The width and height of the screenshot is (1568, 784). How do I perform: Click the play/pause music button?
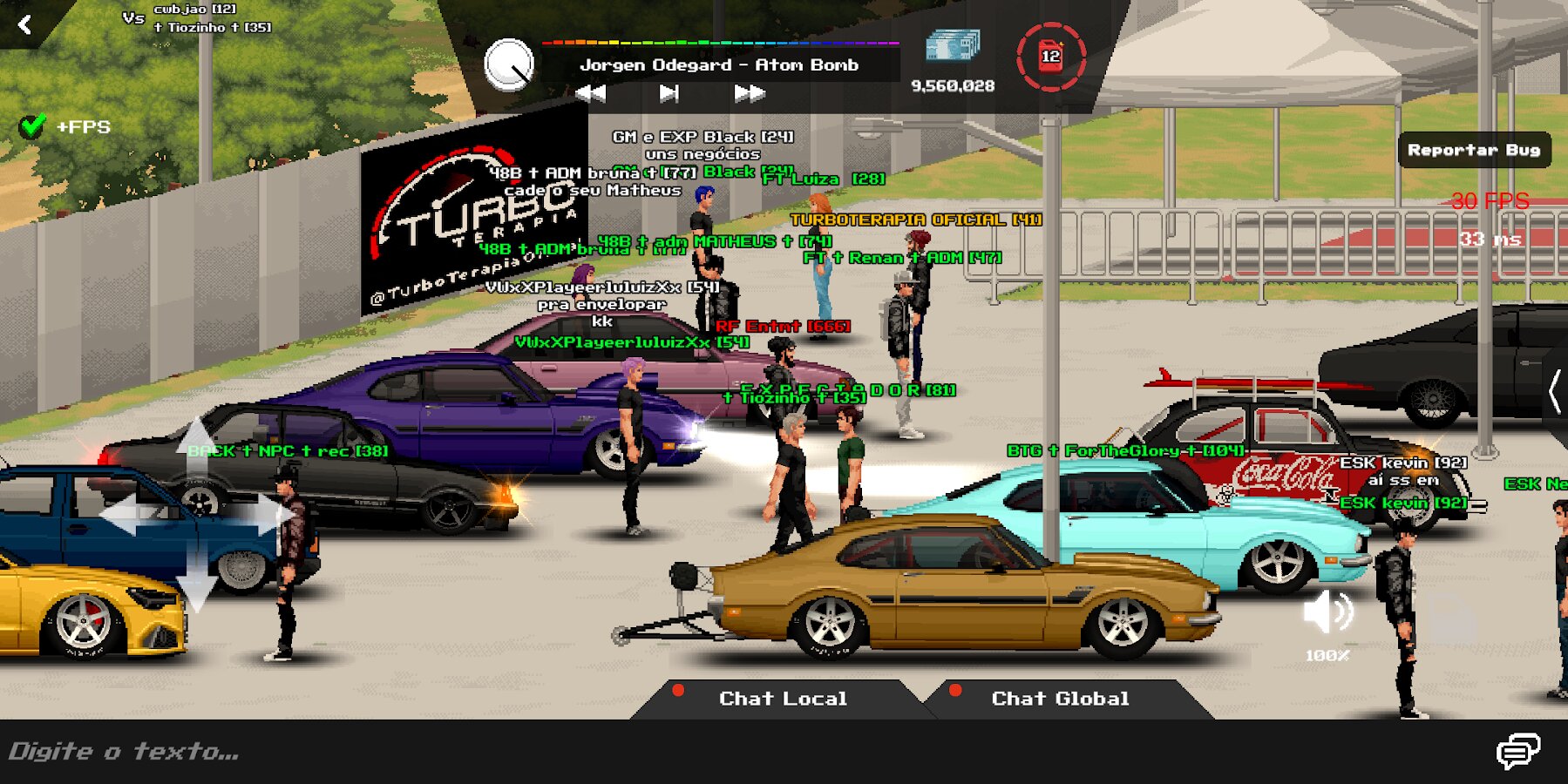669,93
